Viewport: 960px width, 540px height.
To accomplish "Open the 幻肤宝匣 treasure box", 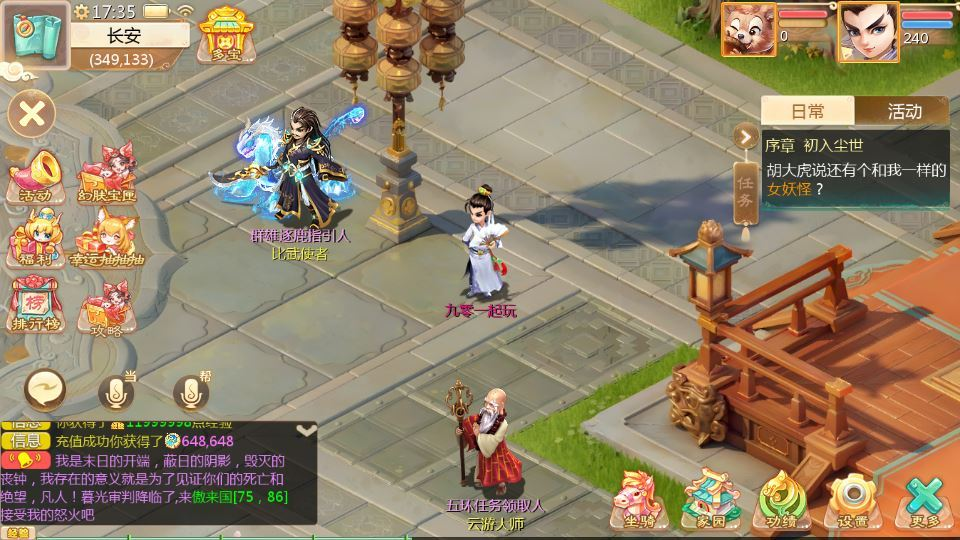I will (106, 174).
